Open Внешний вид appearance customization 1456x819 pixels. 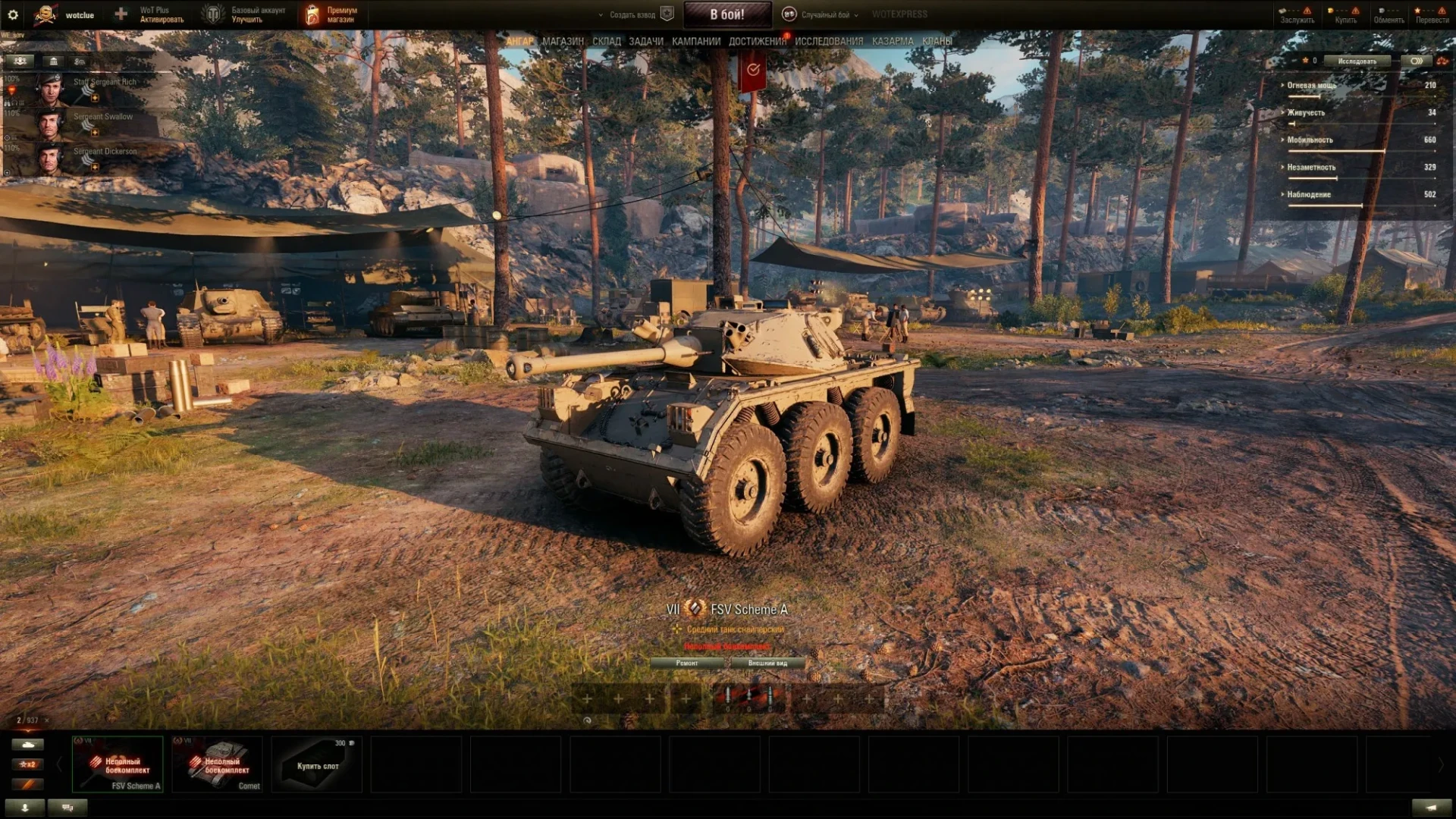(x=767, y=663)
